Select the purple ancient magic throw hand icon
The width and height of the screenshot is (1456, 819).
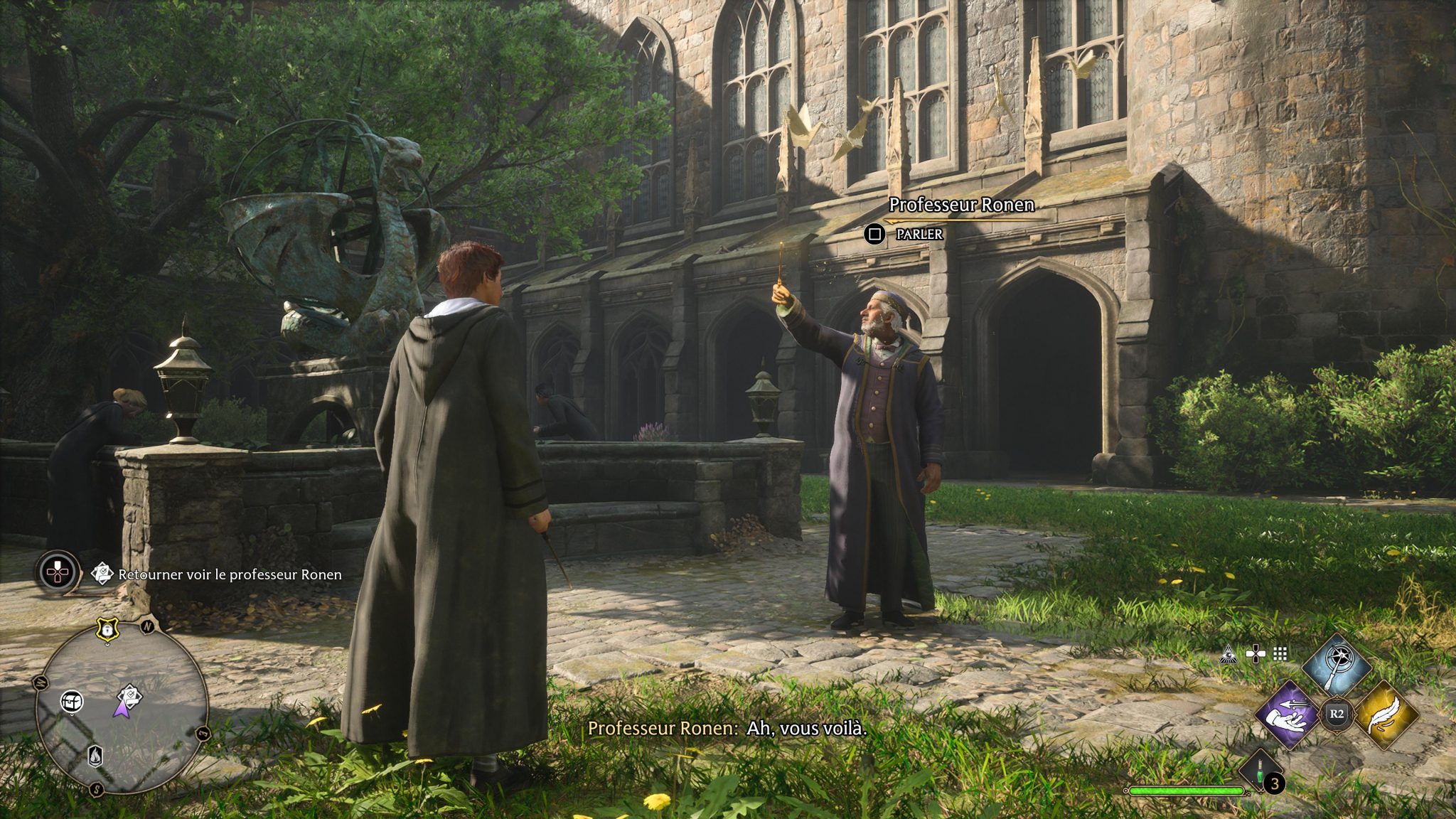coord(1288,714)
